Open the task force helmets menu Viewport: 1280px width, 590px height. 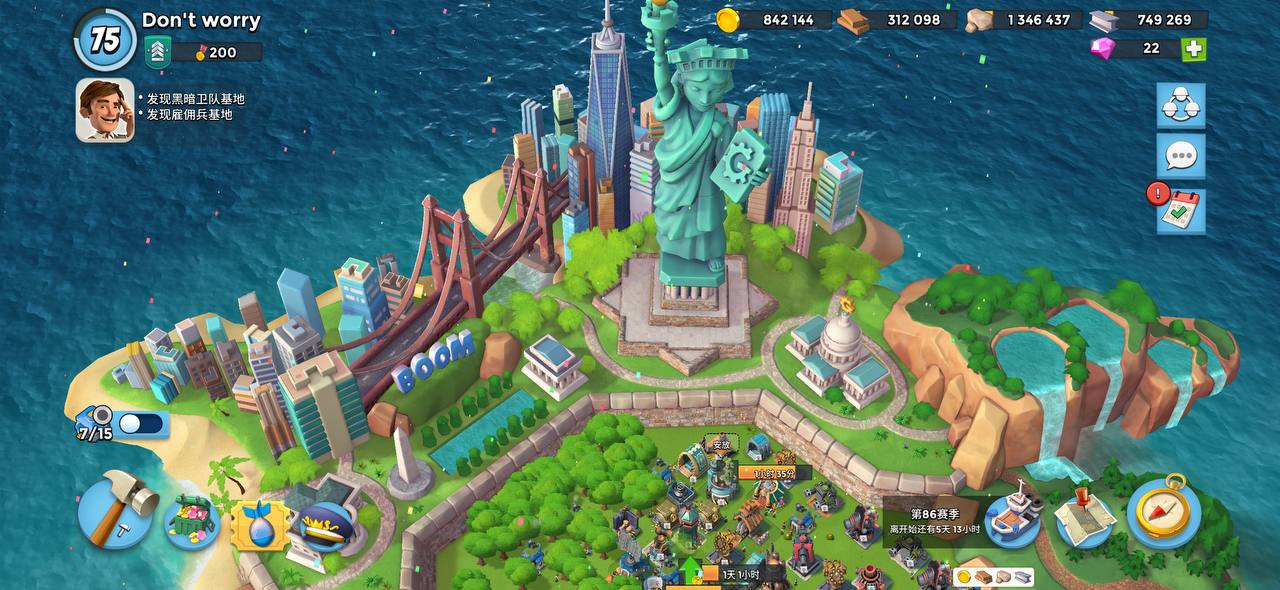(1181, 106)
